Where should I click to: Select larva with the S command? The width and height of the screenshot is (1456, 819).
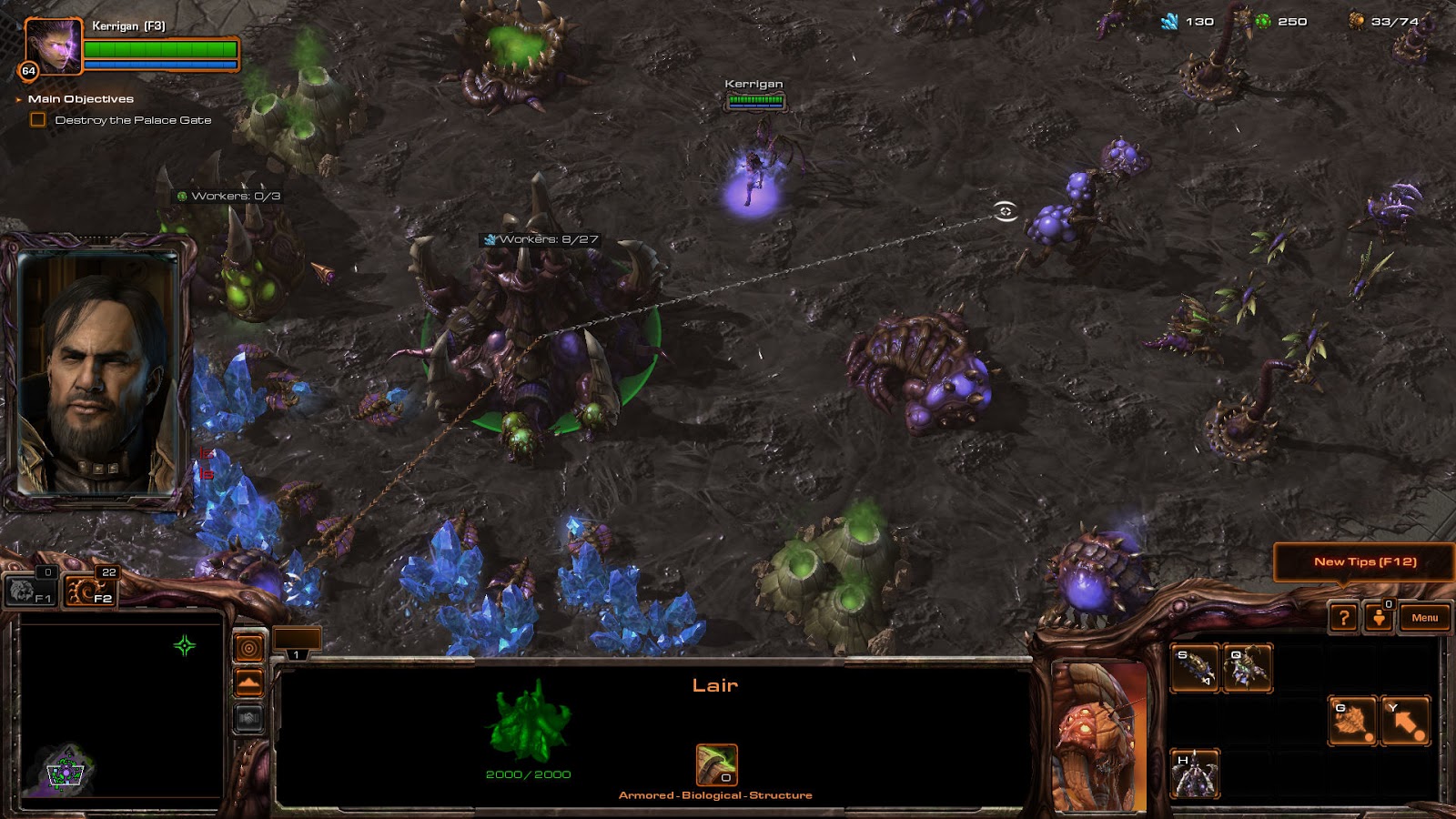1194,669
